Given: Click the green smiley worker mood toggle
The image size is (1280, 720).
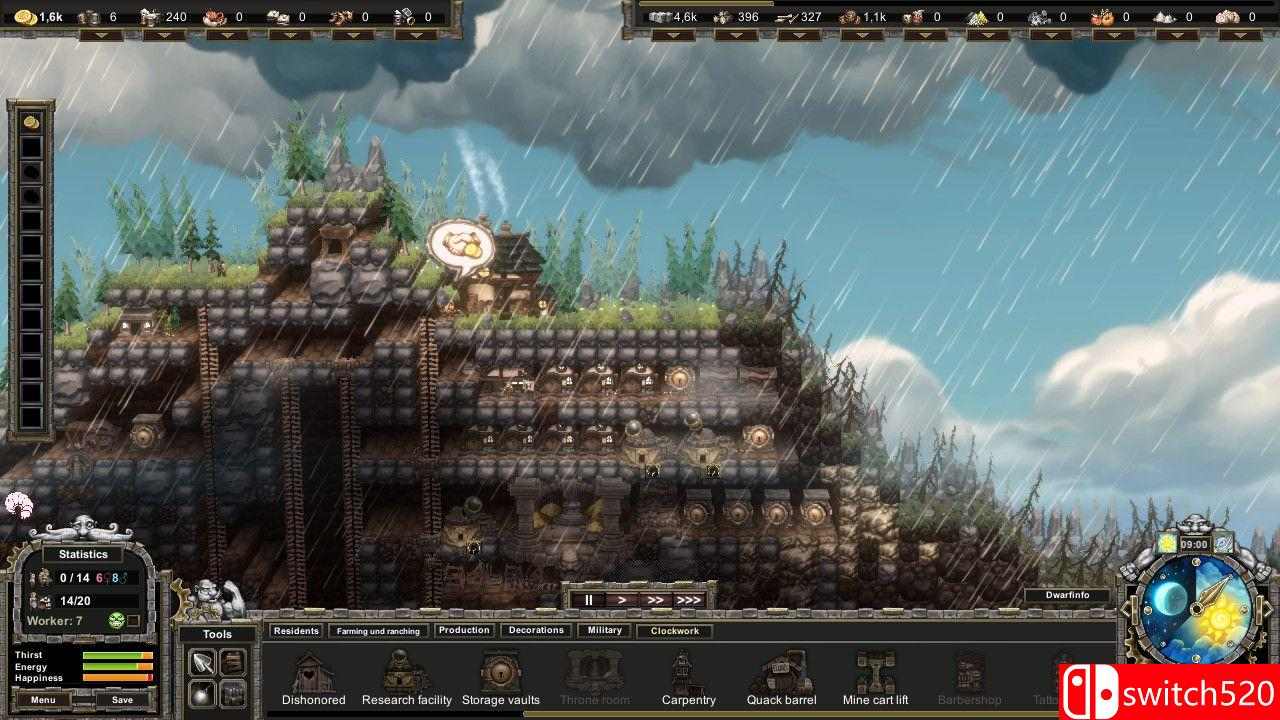Looking at the screenshot, I should tap(116, 620).
